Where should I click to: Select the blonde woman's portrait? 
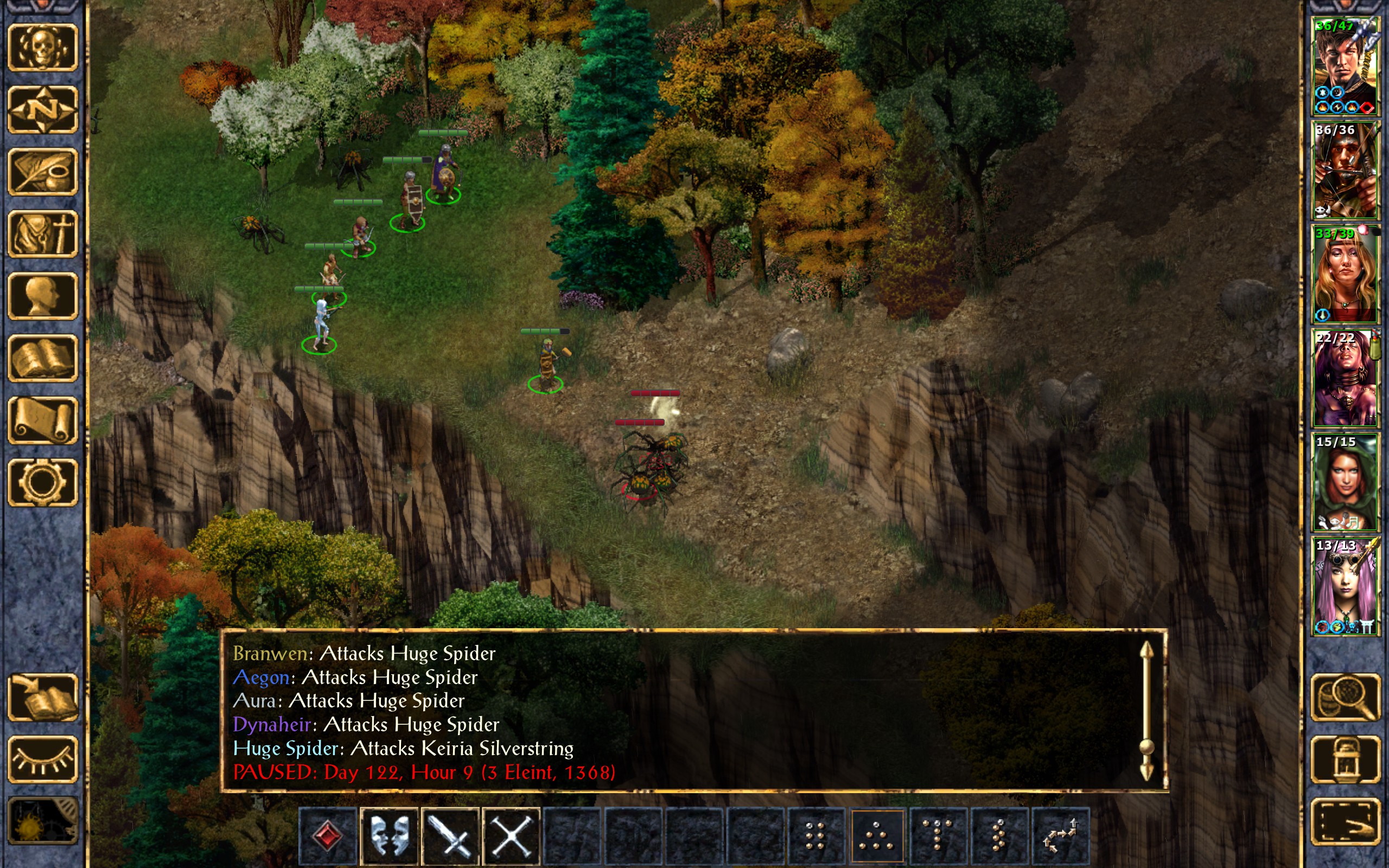point(1345,274)
